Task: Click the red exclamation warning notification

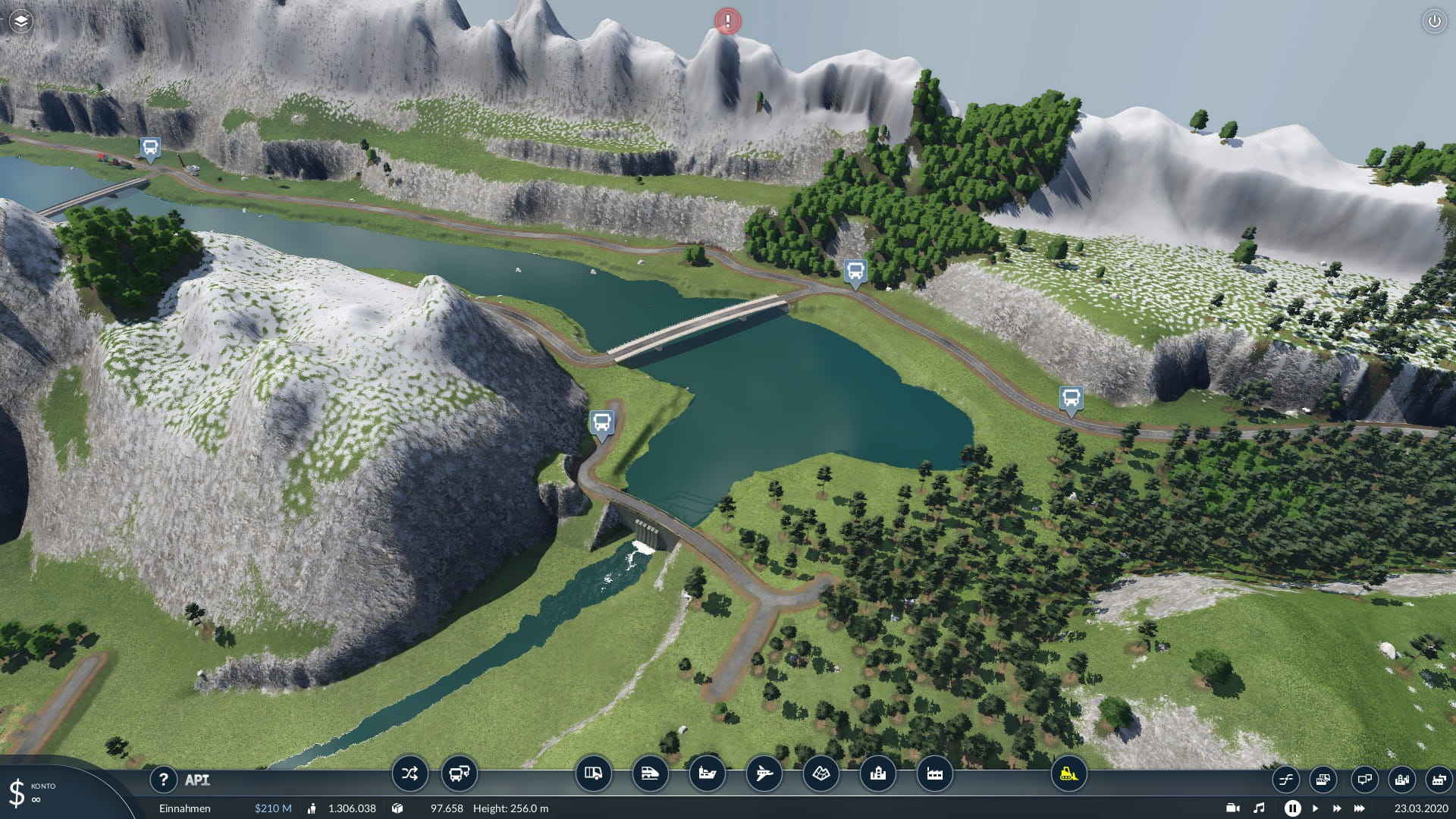Action: point(728,21)
